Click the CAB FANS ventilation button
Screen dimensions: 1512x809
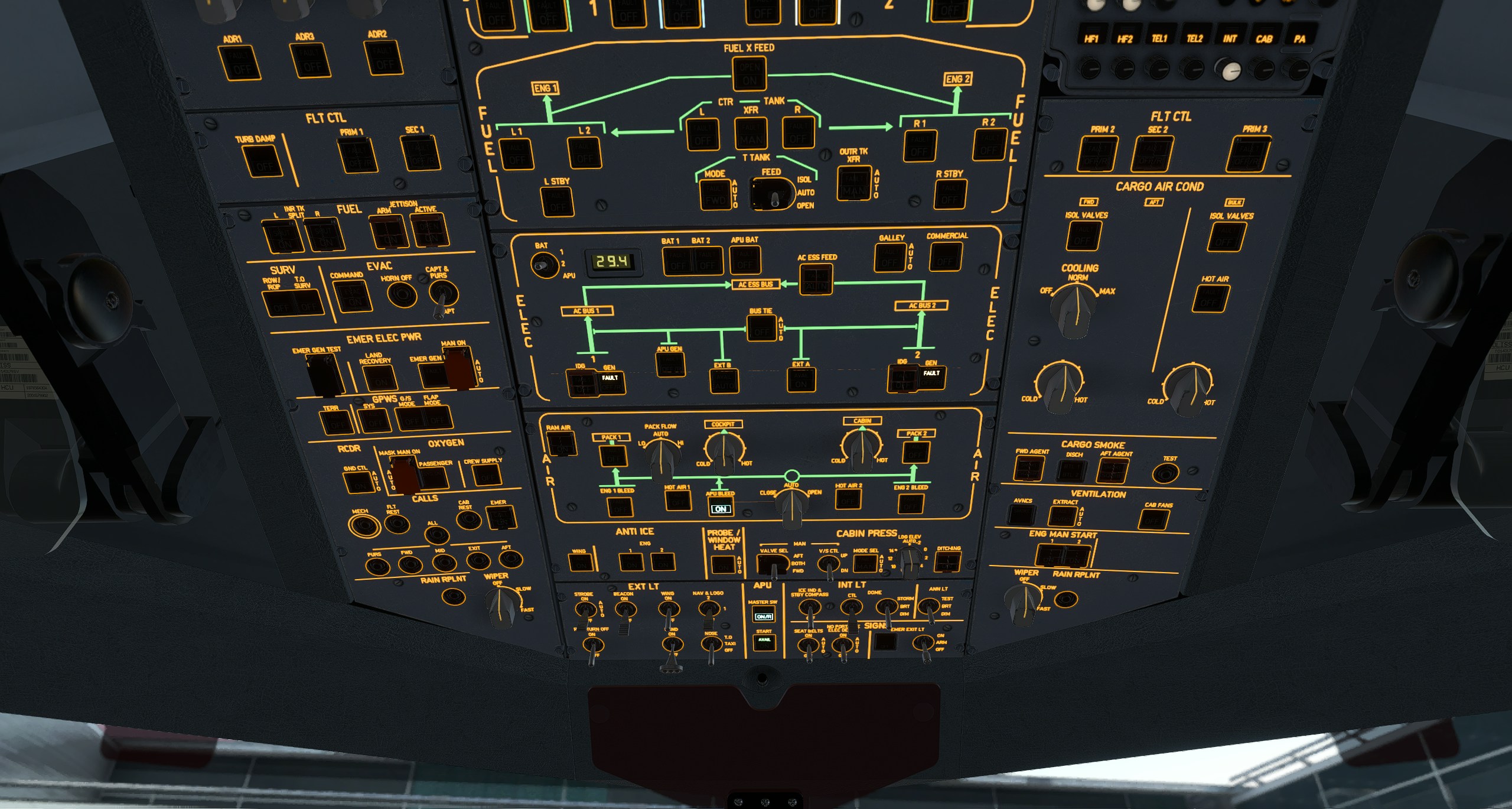1153,520
